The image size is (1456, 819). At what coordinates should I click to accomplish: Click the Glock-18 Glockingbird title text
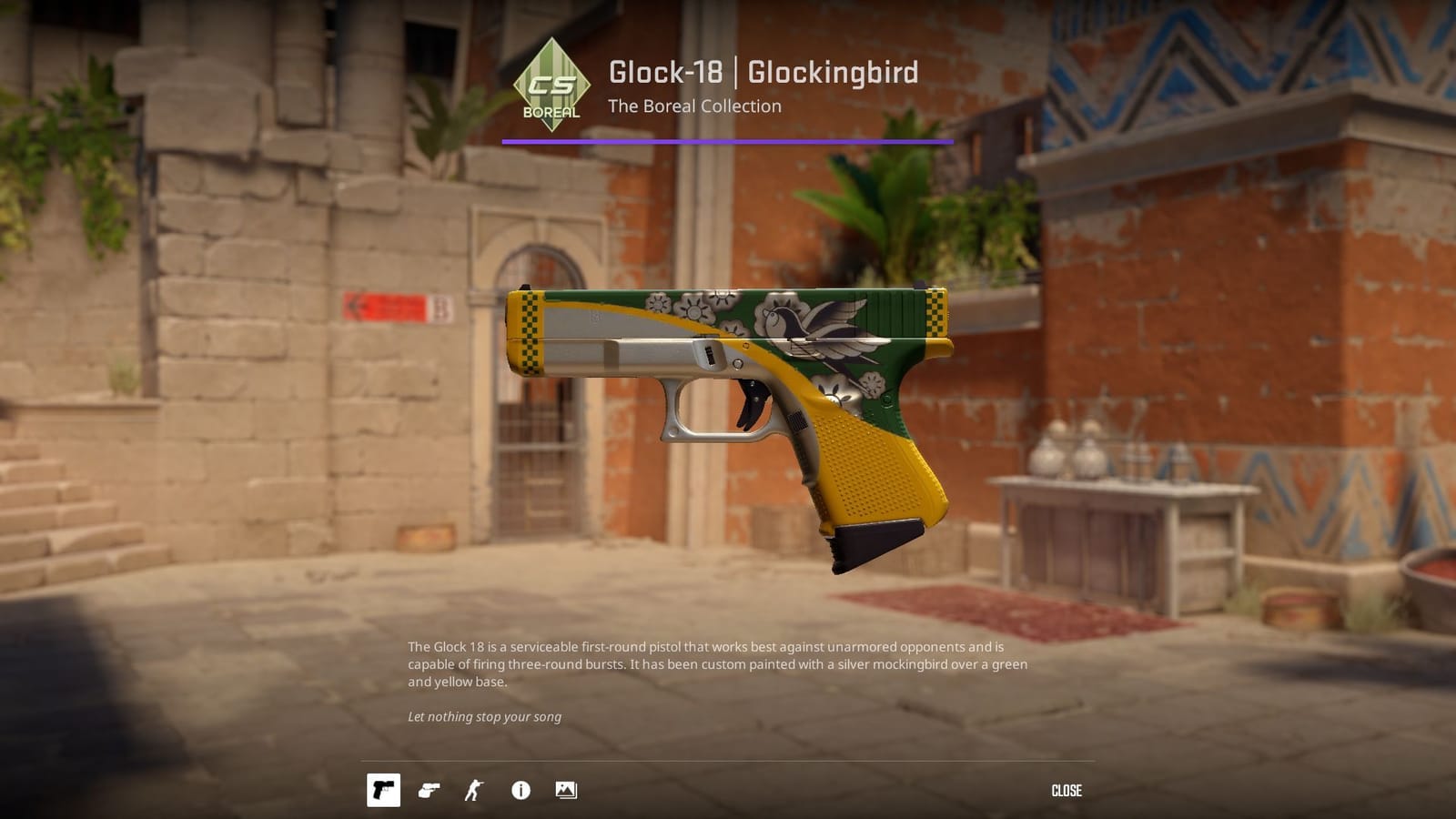click(763, 72)
